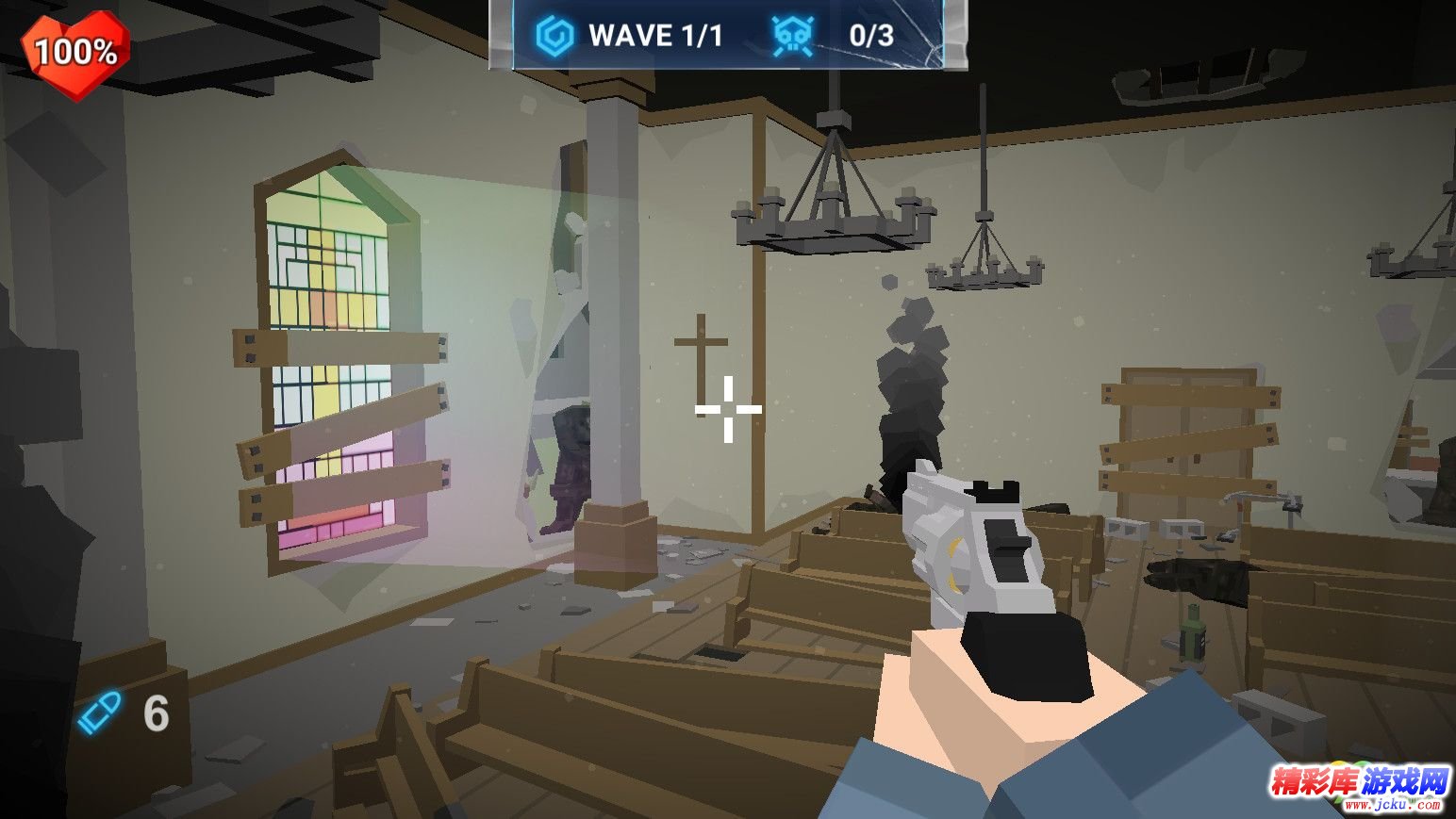Tap the blue bullet reload icon
The width and height of the screenshot is (1456, 819).
click(x=99, y=713)
